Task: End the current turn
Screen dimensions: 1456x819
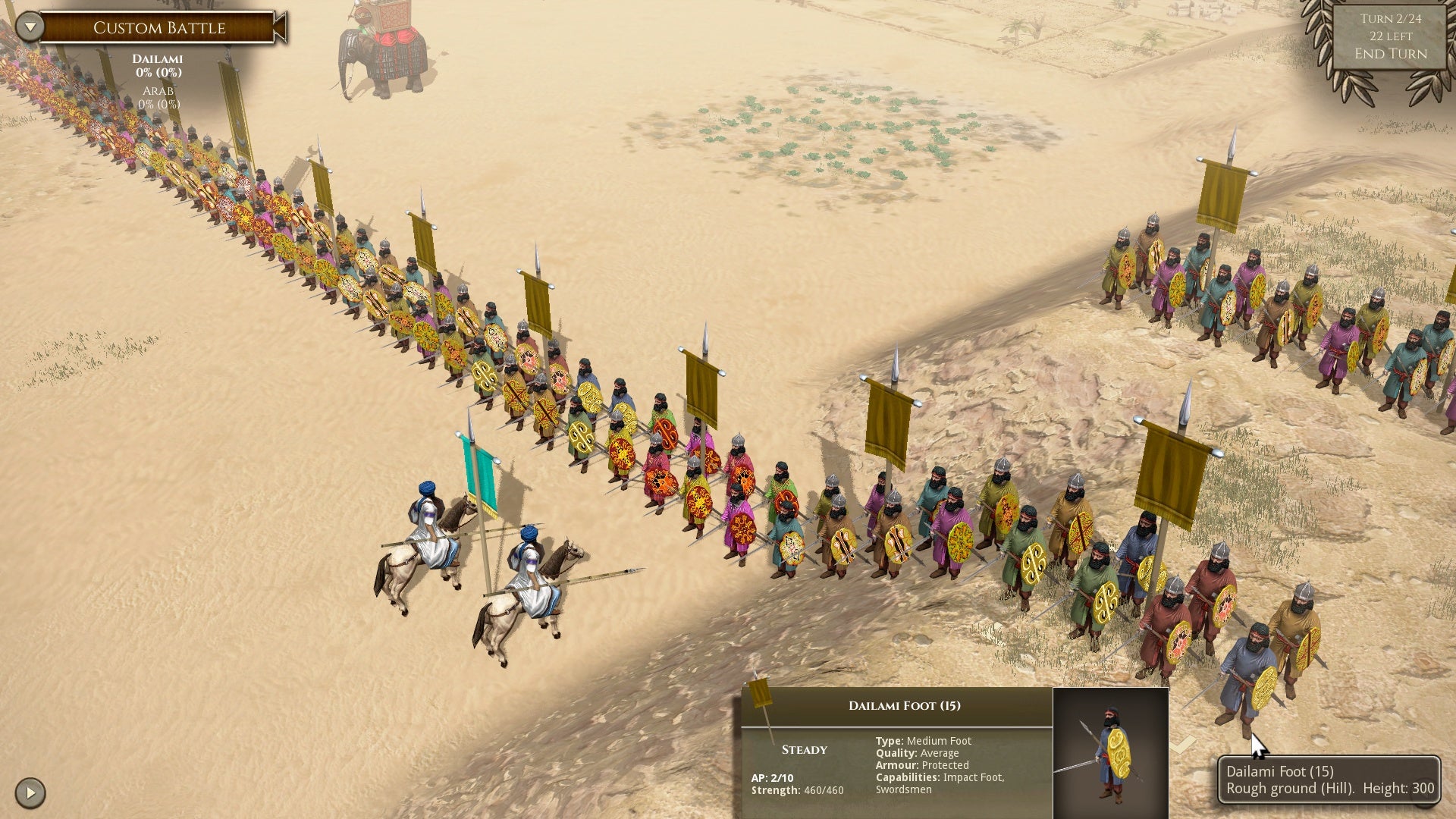Action: pos(1390,54)
